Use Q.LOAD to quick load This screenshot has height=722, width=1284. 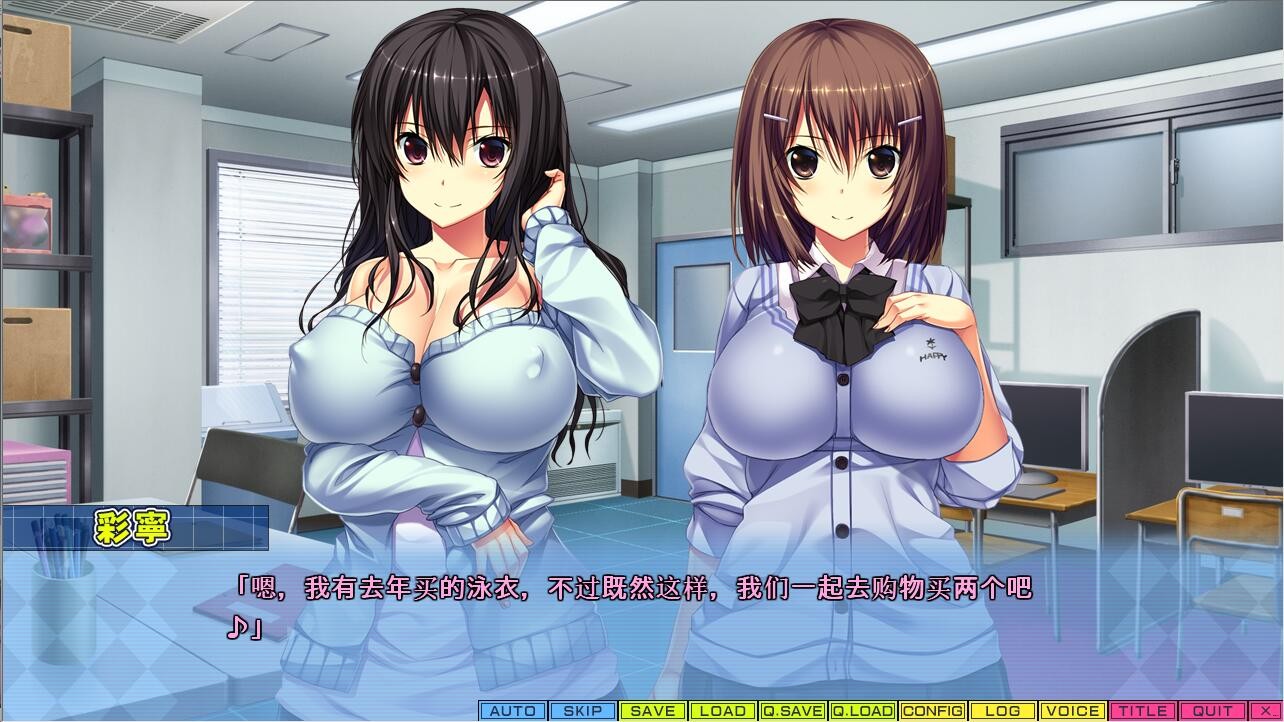tap(862, 711)
